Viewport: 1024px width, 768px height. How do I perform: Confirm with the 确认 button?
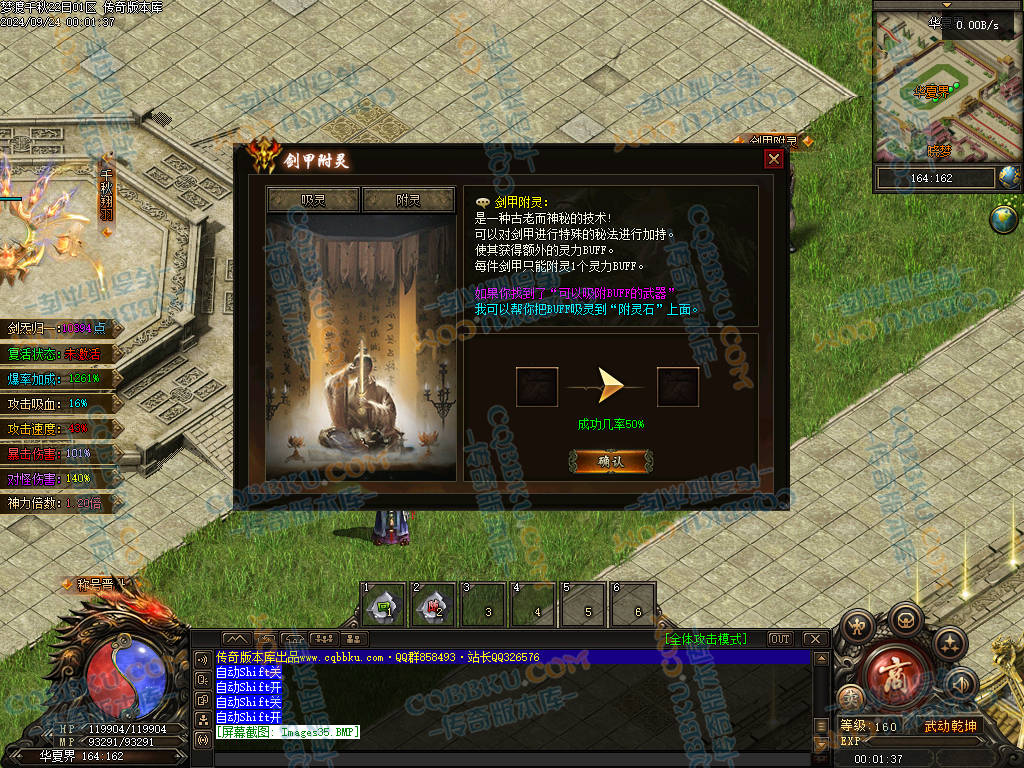tap(611, 461)
